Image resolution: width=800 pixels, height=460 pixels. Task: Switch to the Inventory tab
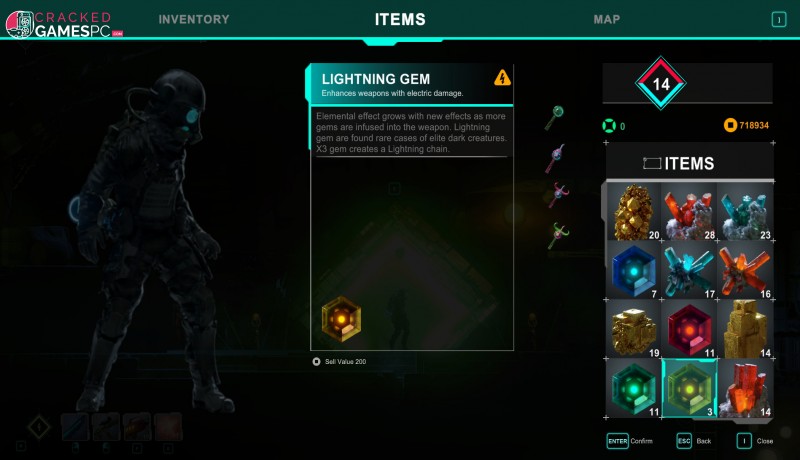point(193,20)
